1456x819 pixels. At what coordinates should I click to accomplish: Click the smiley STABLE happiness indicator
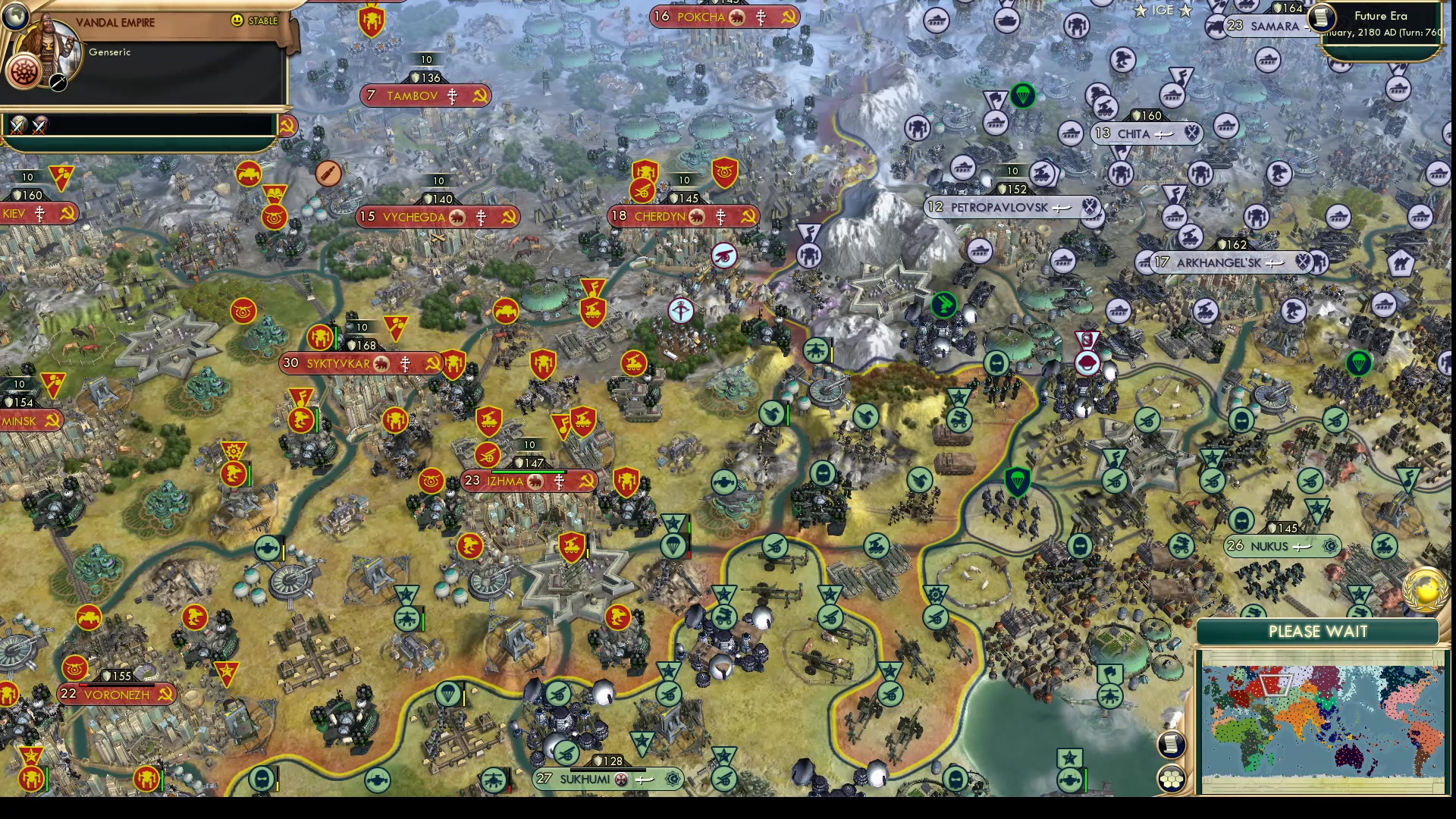(x=238, y=20)
